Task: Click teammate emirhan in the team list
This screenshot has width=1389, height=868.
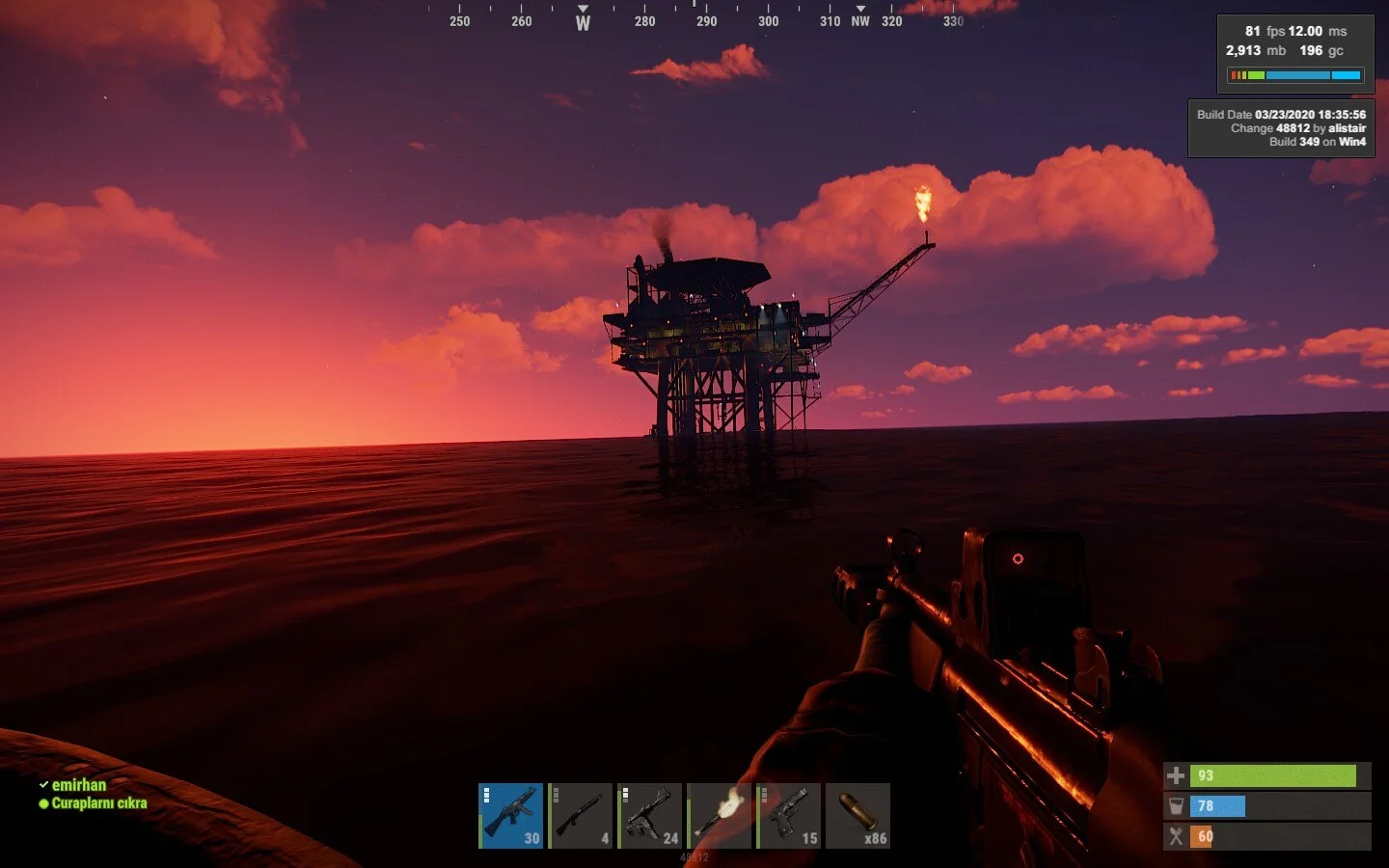Action: tap(78, 785)
